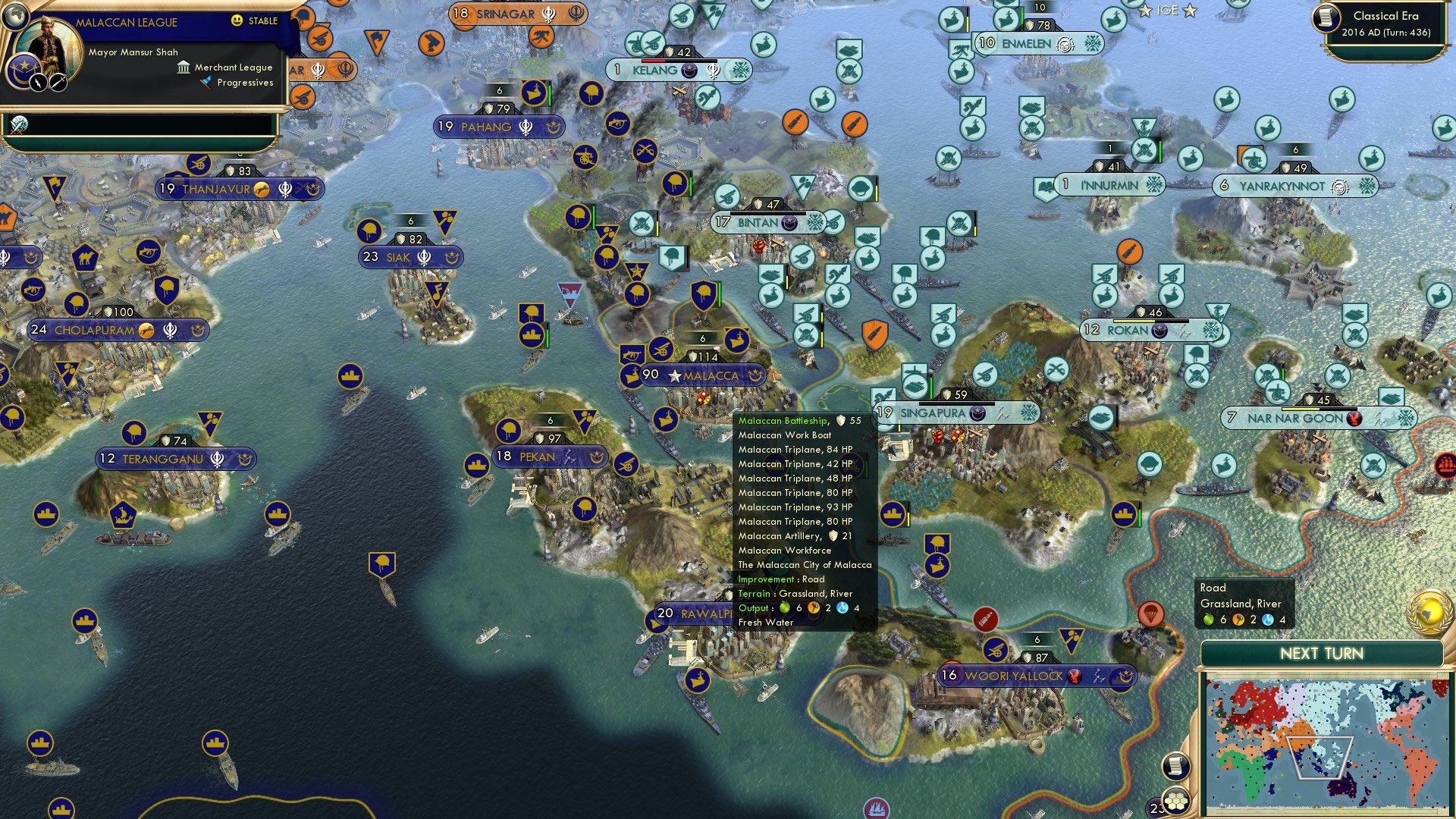
Task: Open diplomacy via Mansur Shah's portrait
Action: 50,42
